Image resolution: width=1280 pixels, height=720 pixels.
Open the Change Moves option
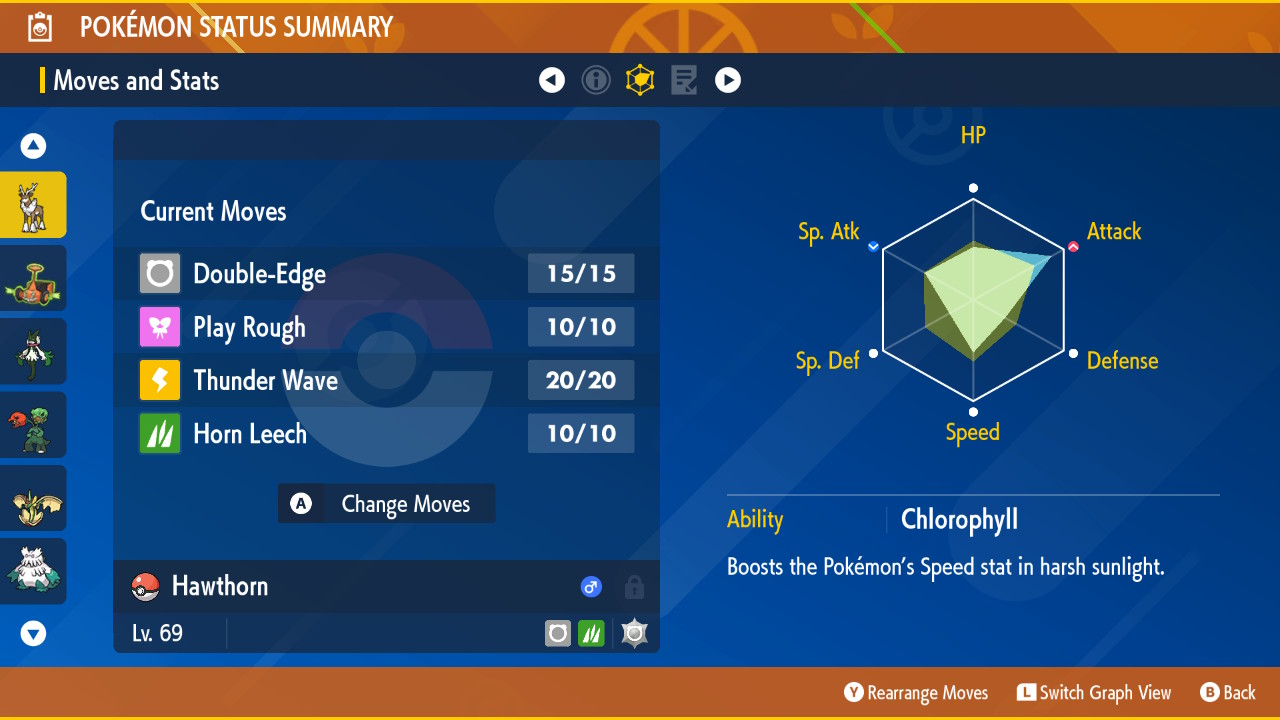(386, 504)
